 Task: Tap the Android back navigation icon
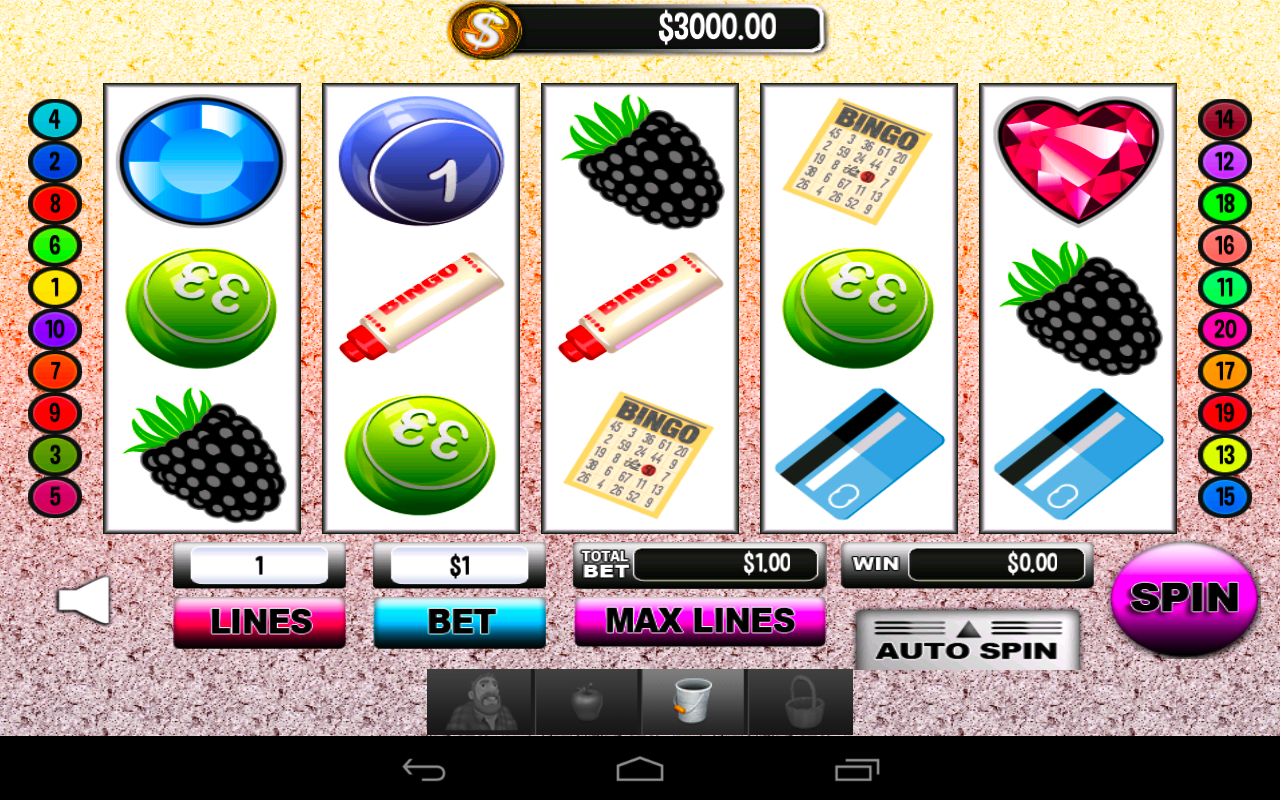(424, 768)
